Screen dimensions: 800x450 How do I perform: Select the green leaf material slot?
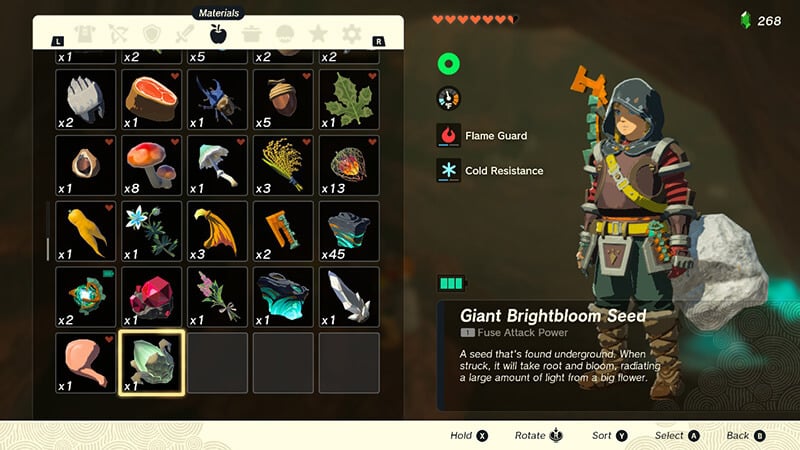coord(349,98)
